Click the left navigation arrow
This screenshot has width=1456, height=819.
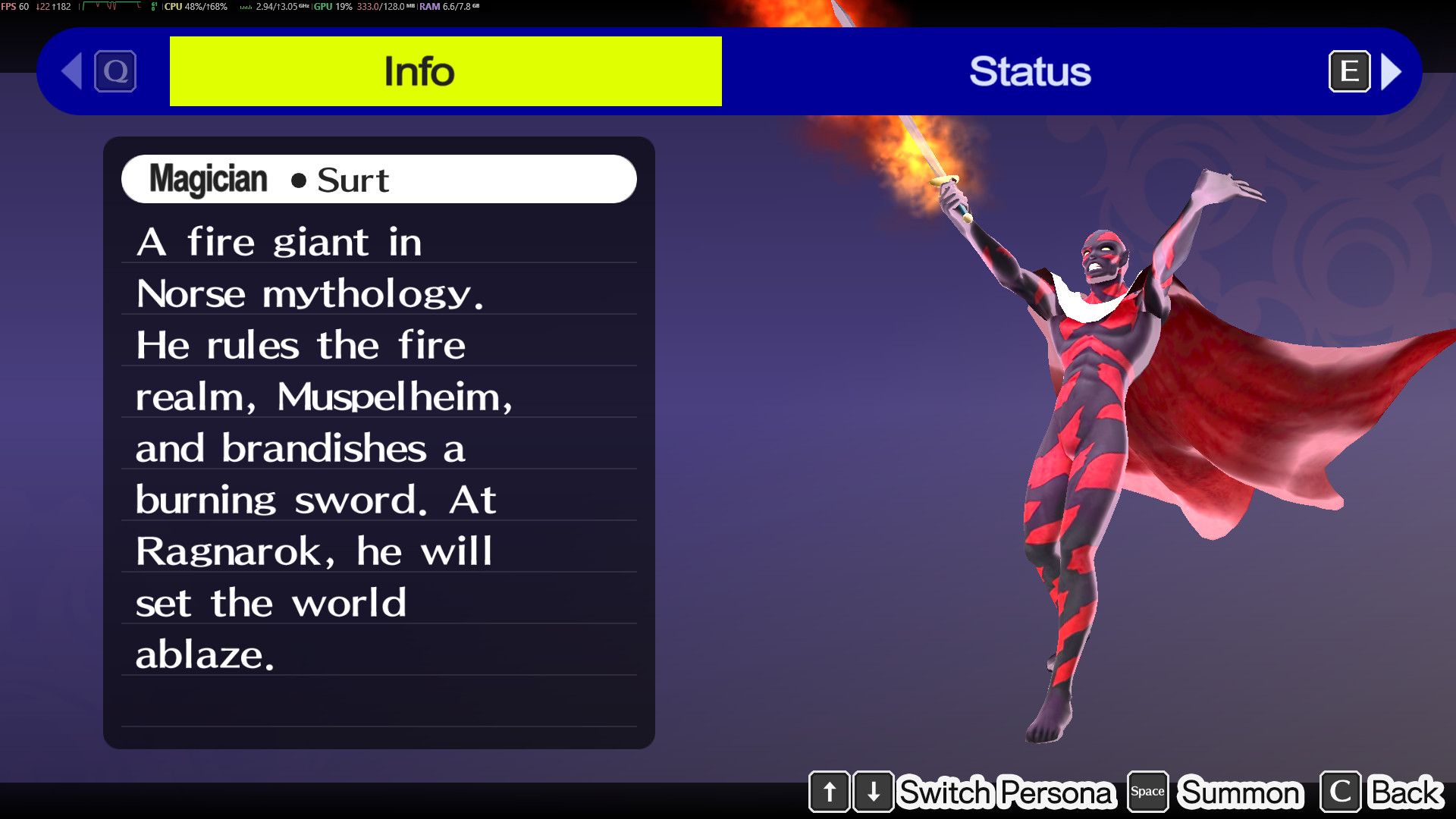tap(70, 71)
